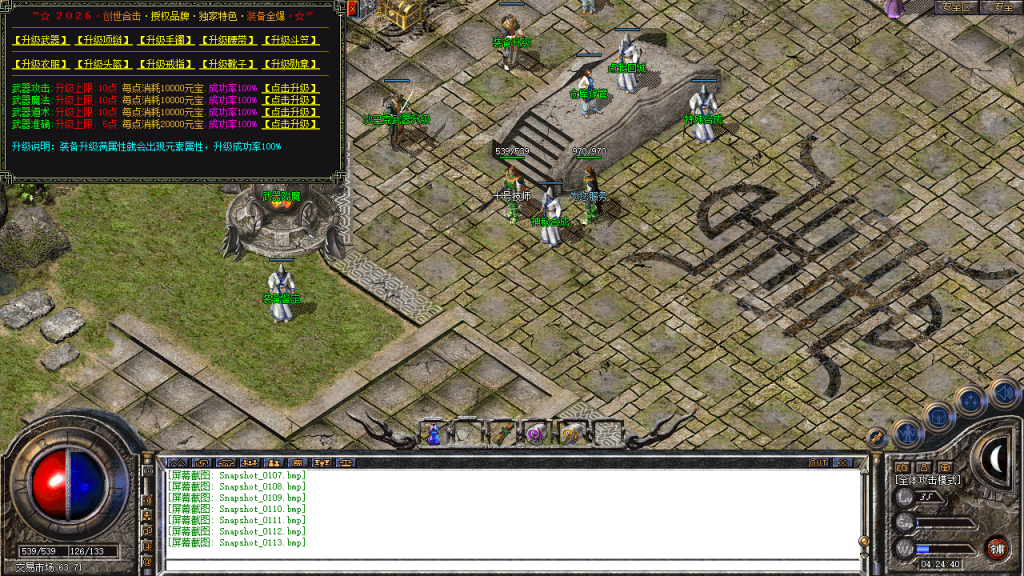The height and width of the screenshot is (576, 1024).
Task: Choose the 升级手镯 link
Action: [x=166, y=41]
